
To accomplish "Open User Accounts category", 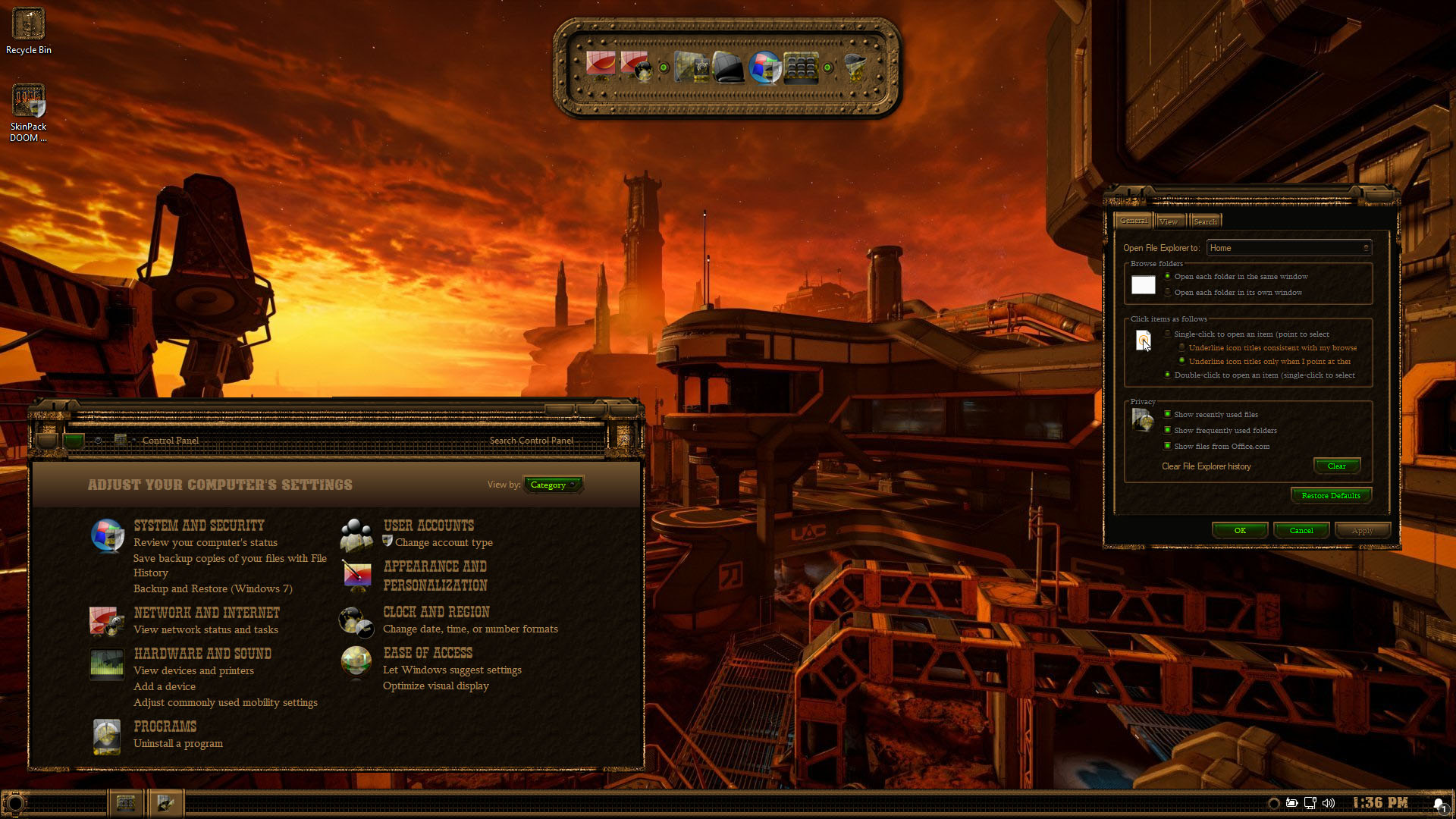I will click(428, 526).
